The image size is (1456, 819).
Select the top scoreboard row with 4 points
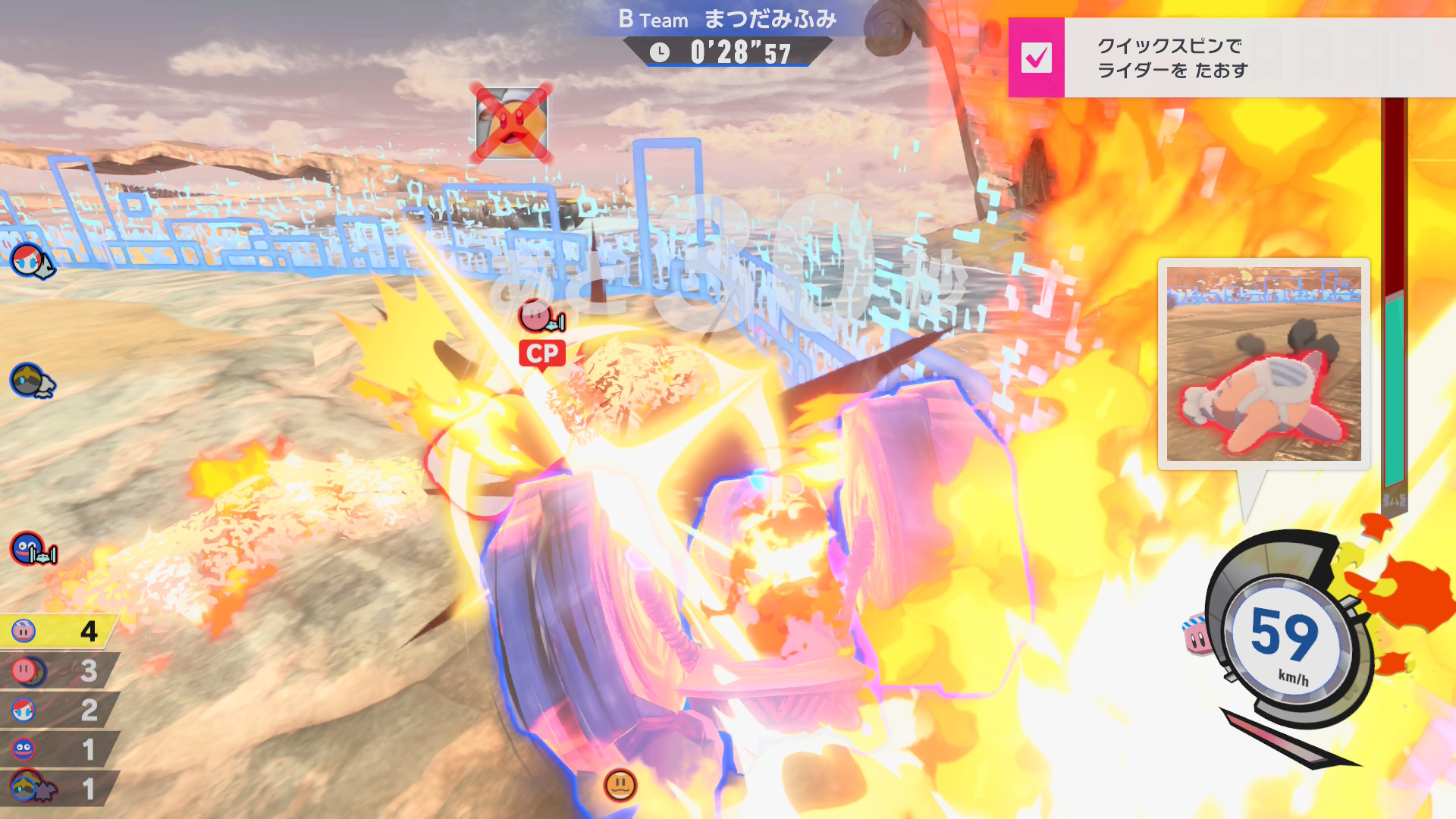(x=58, y=631)
